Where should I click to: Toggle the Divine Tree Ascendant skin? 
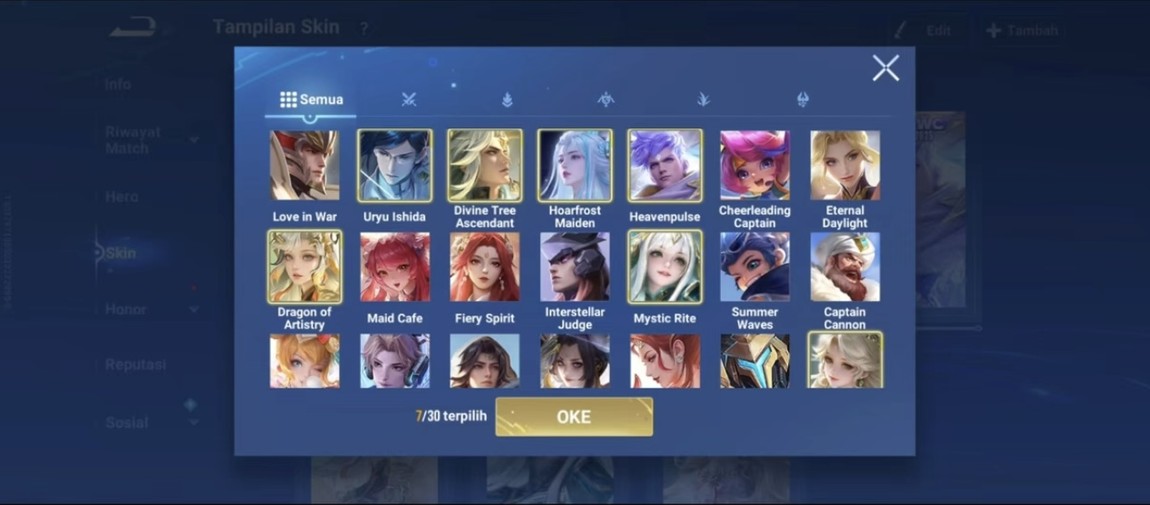pos(485,166)
